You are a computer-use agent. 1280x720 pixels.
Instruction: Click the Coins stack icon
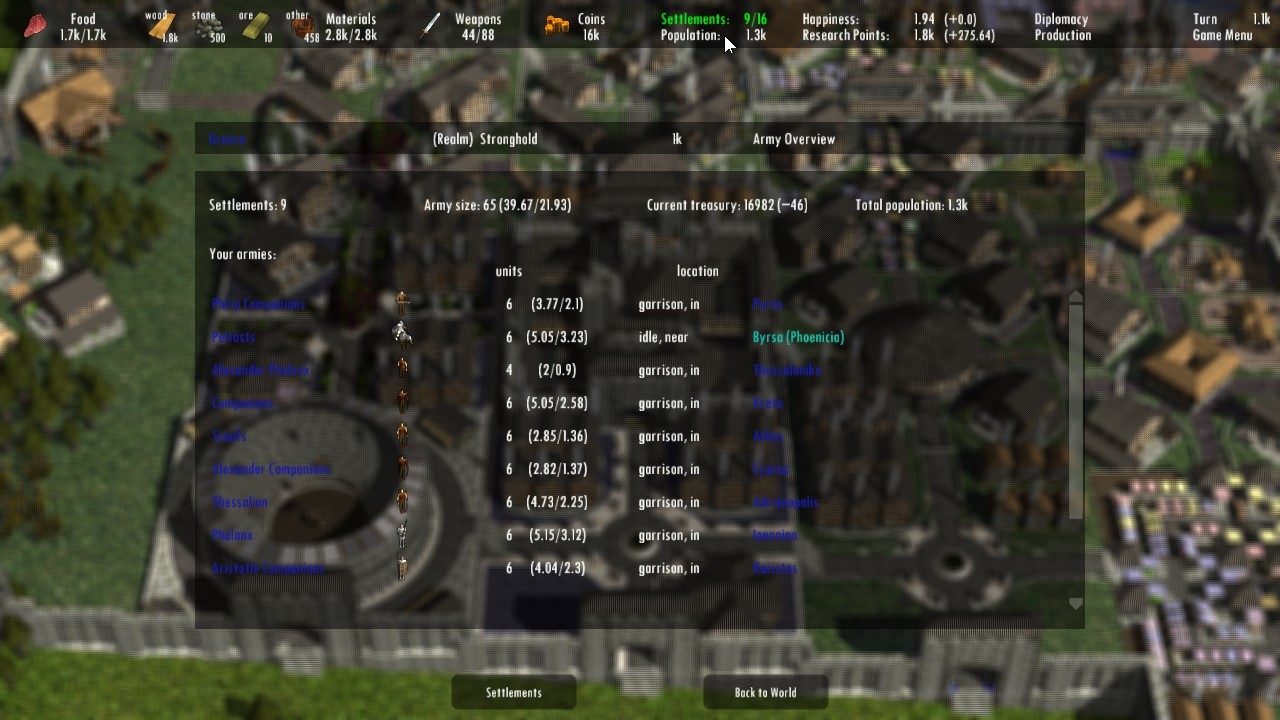556,25
